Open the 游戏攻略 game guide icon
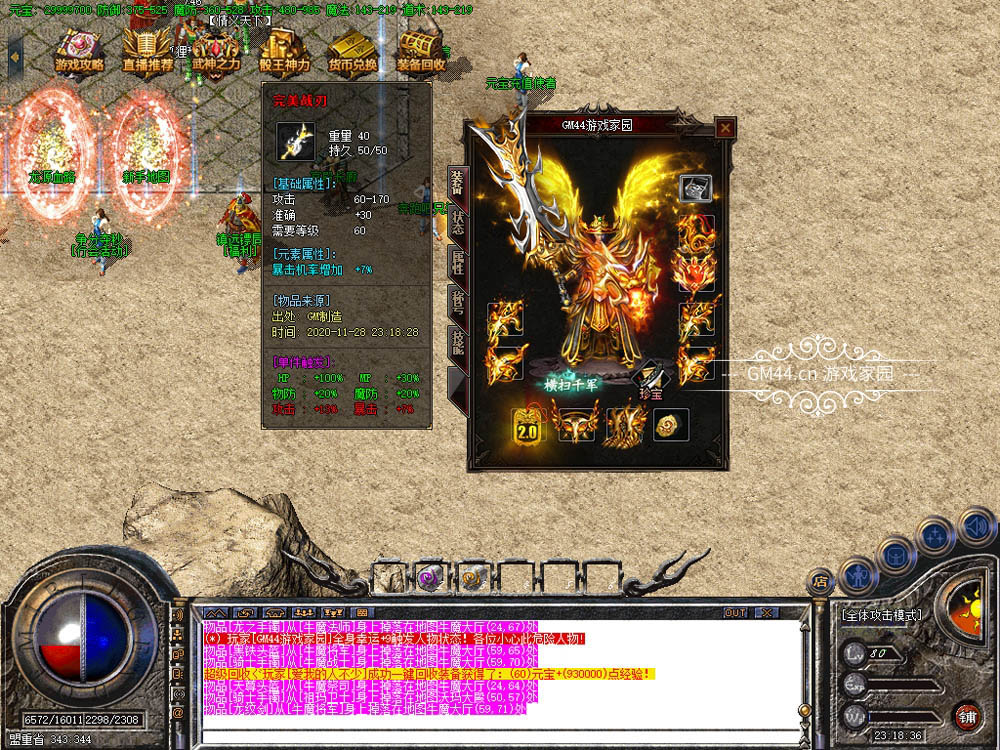Screen dimensions: 1000x750 click(x=80, y=50)
